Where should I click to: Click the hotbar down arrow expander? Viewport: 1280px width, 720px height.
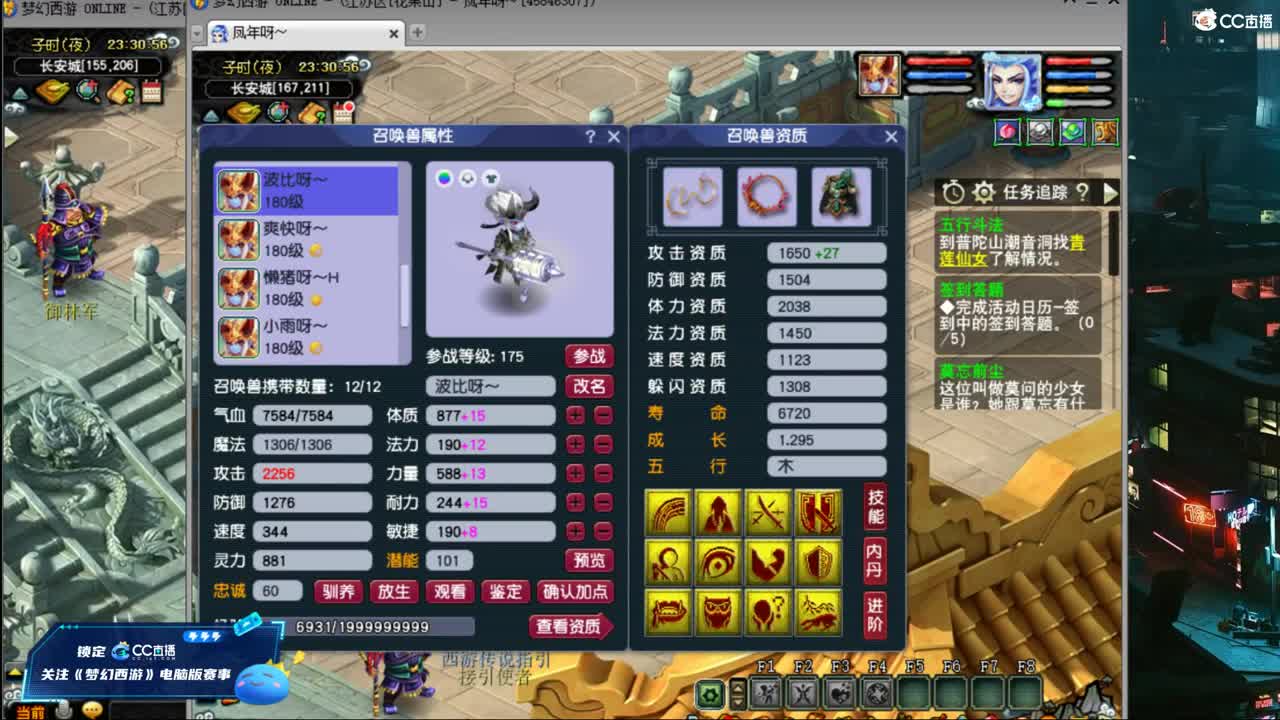click(x=739, y=701)
